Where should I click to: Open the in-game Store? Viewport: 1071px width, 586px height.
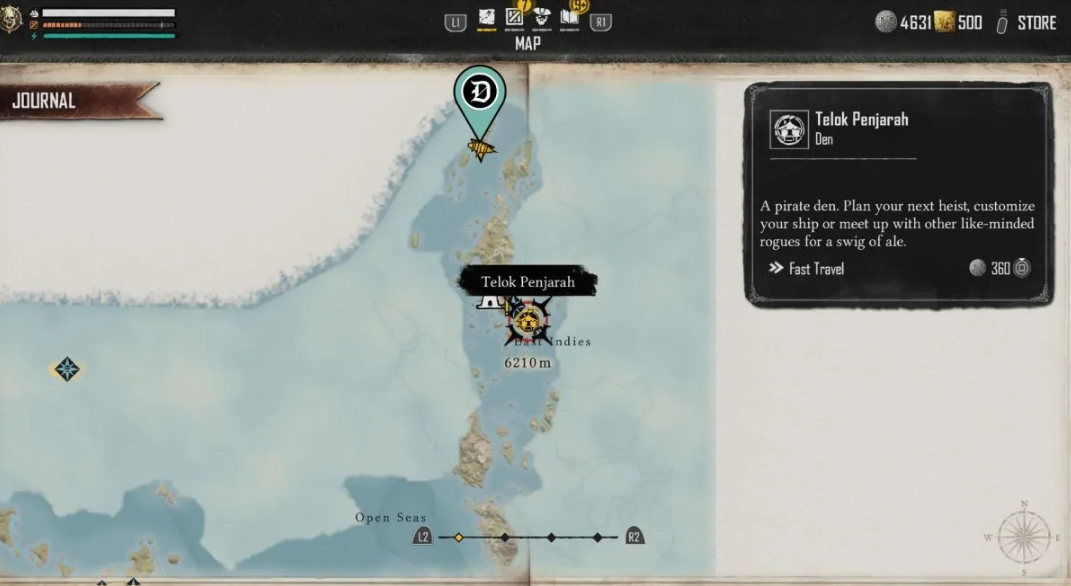(1036, 22)
